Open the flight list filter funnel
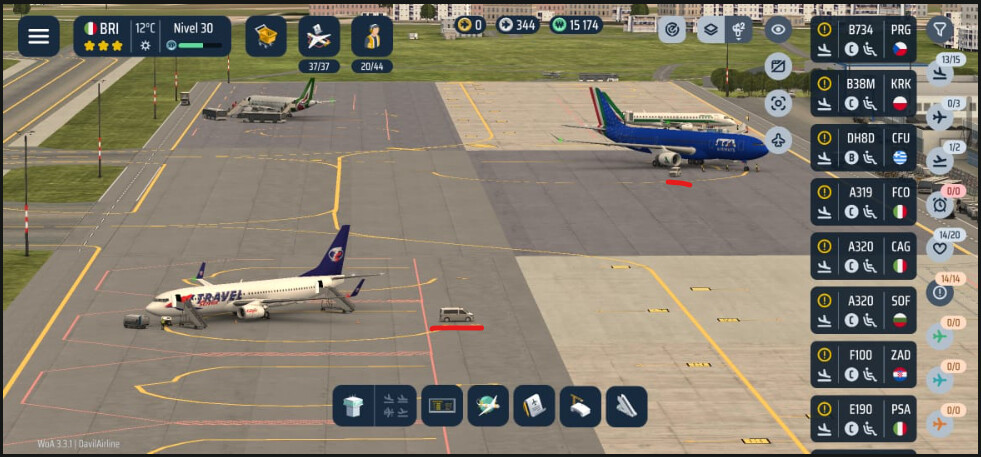The width and height of the screenshot is (981, 457). click(938, 30)
